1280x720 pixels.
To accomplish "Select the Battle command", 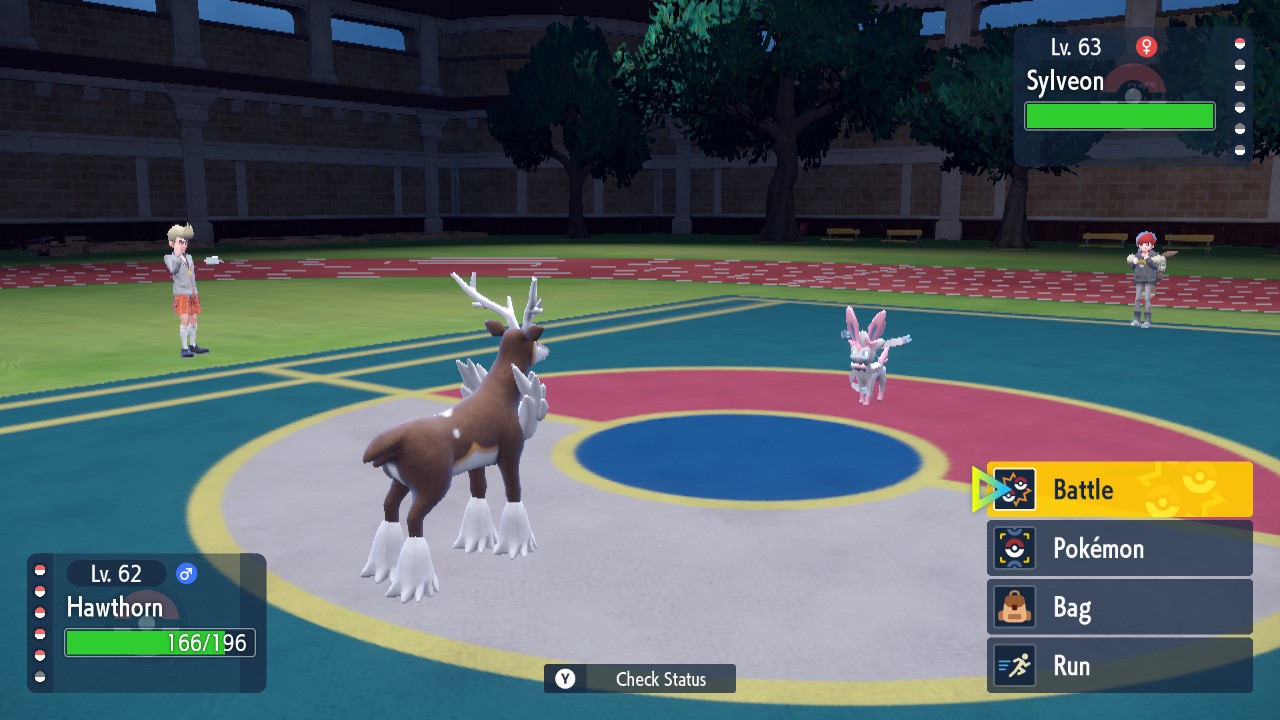I will pos(1119,490).
